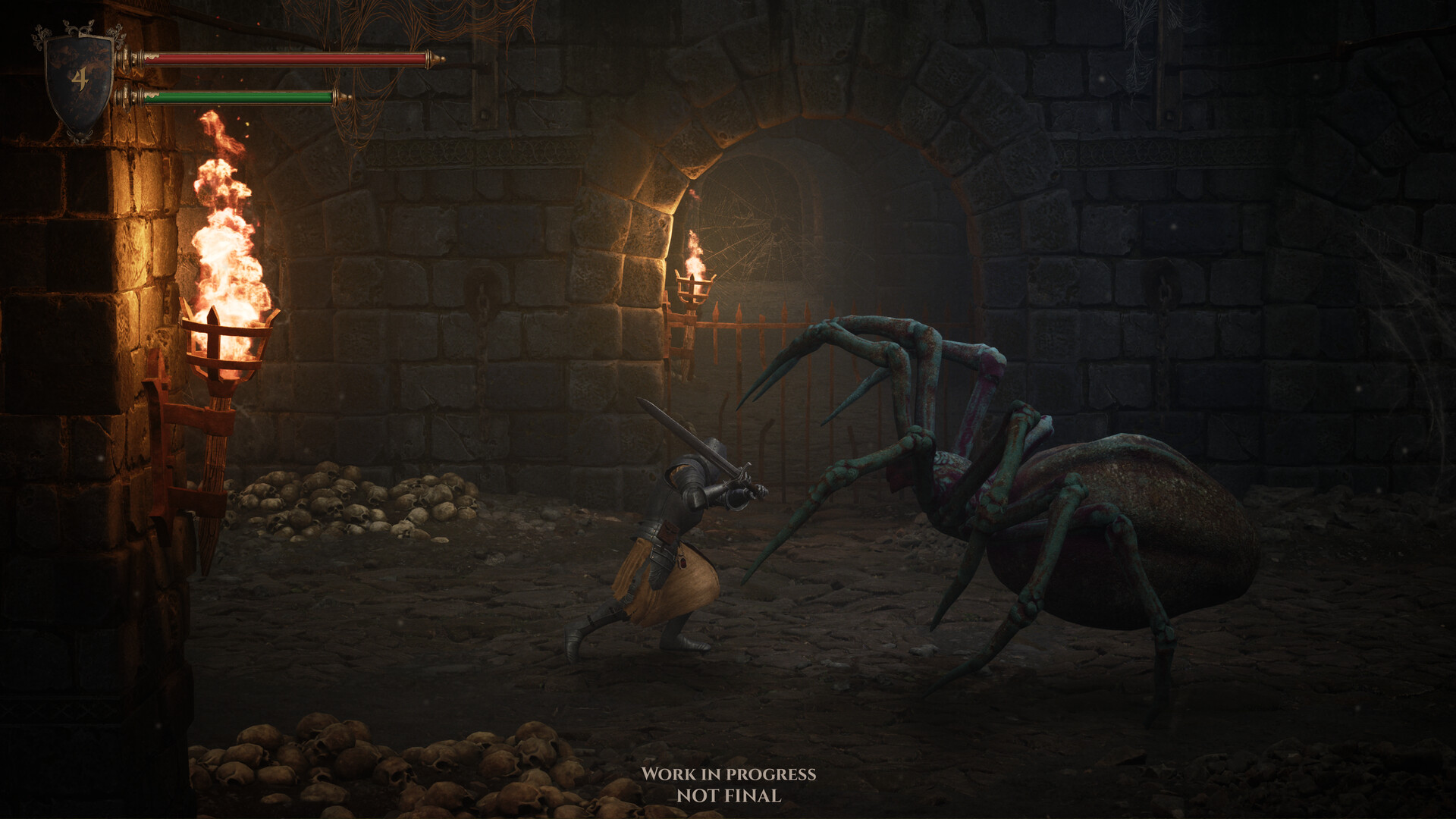Select the decorative hilt of the stamina bar

(129, 97)
